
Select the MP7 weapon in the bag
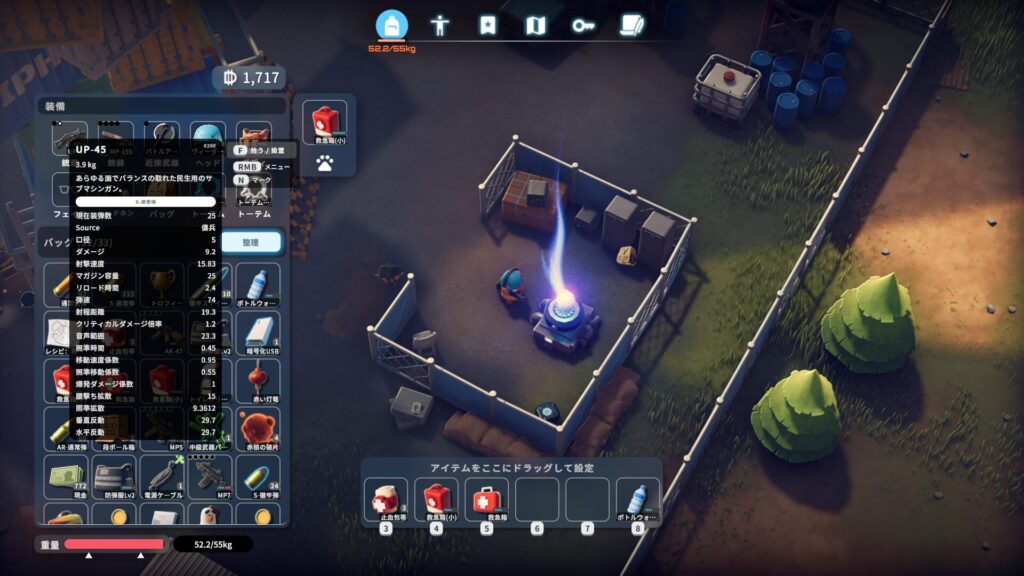(x=209, y=477)
